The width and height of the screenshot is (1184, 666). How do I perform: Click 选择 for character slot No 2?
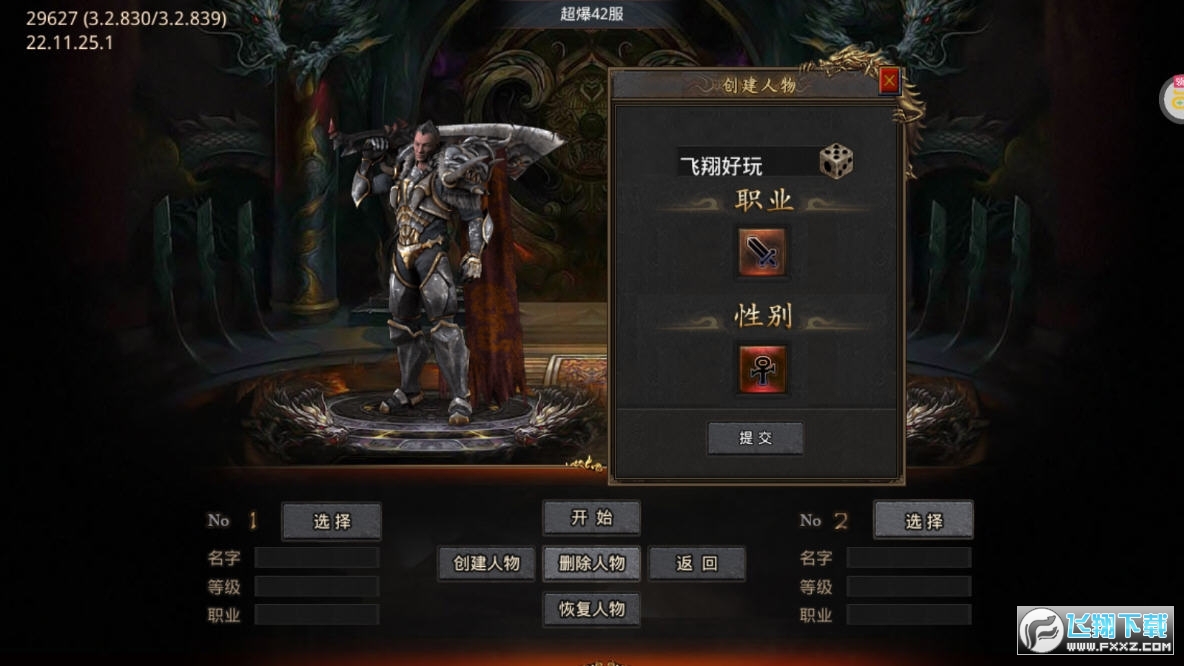(x=923, y=521)
